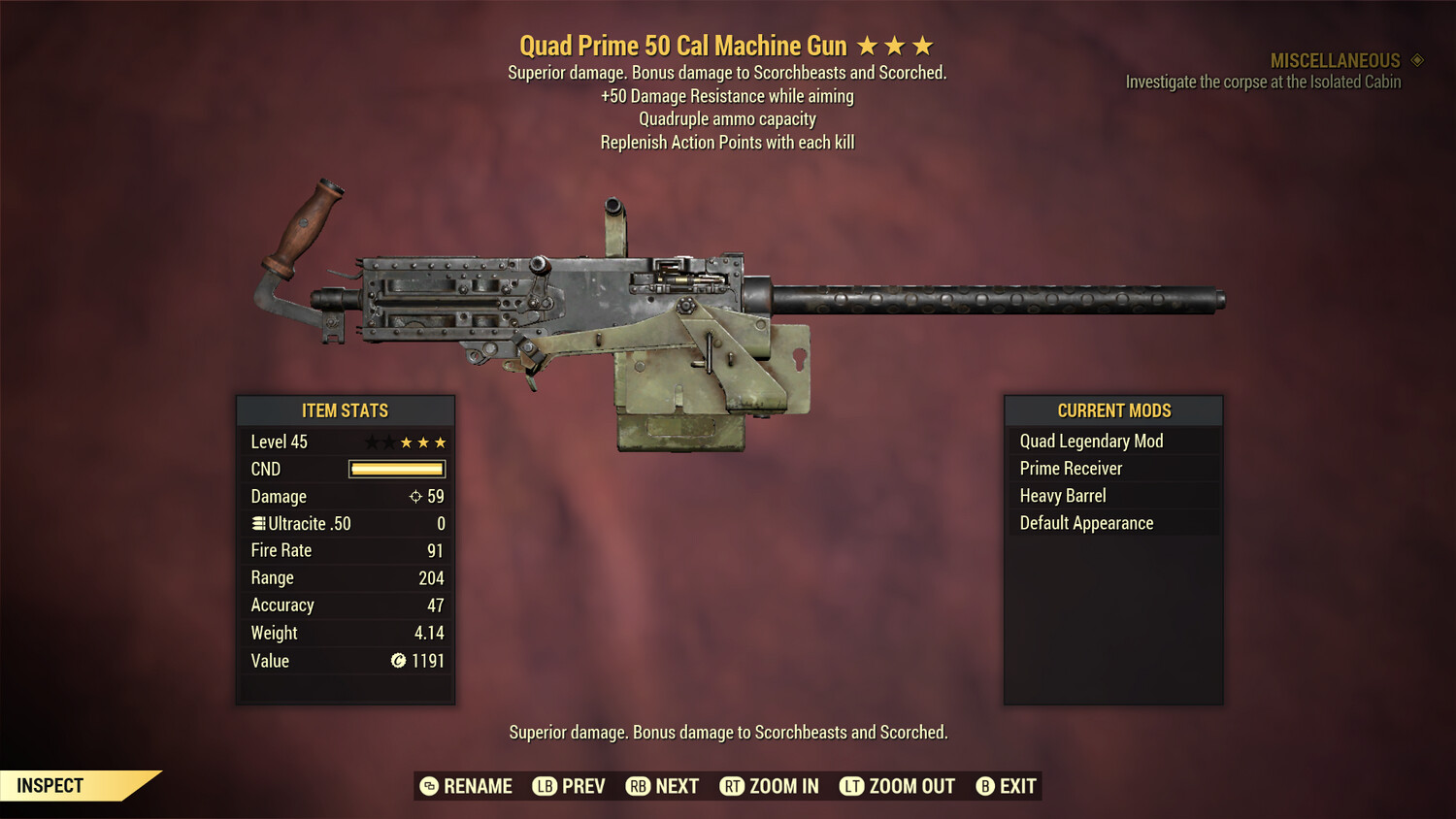
Task: Click the RB button icon before NEXT
Action: [x=639, y=786]
